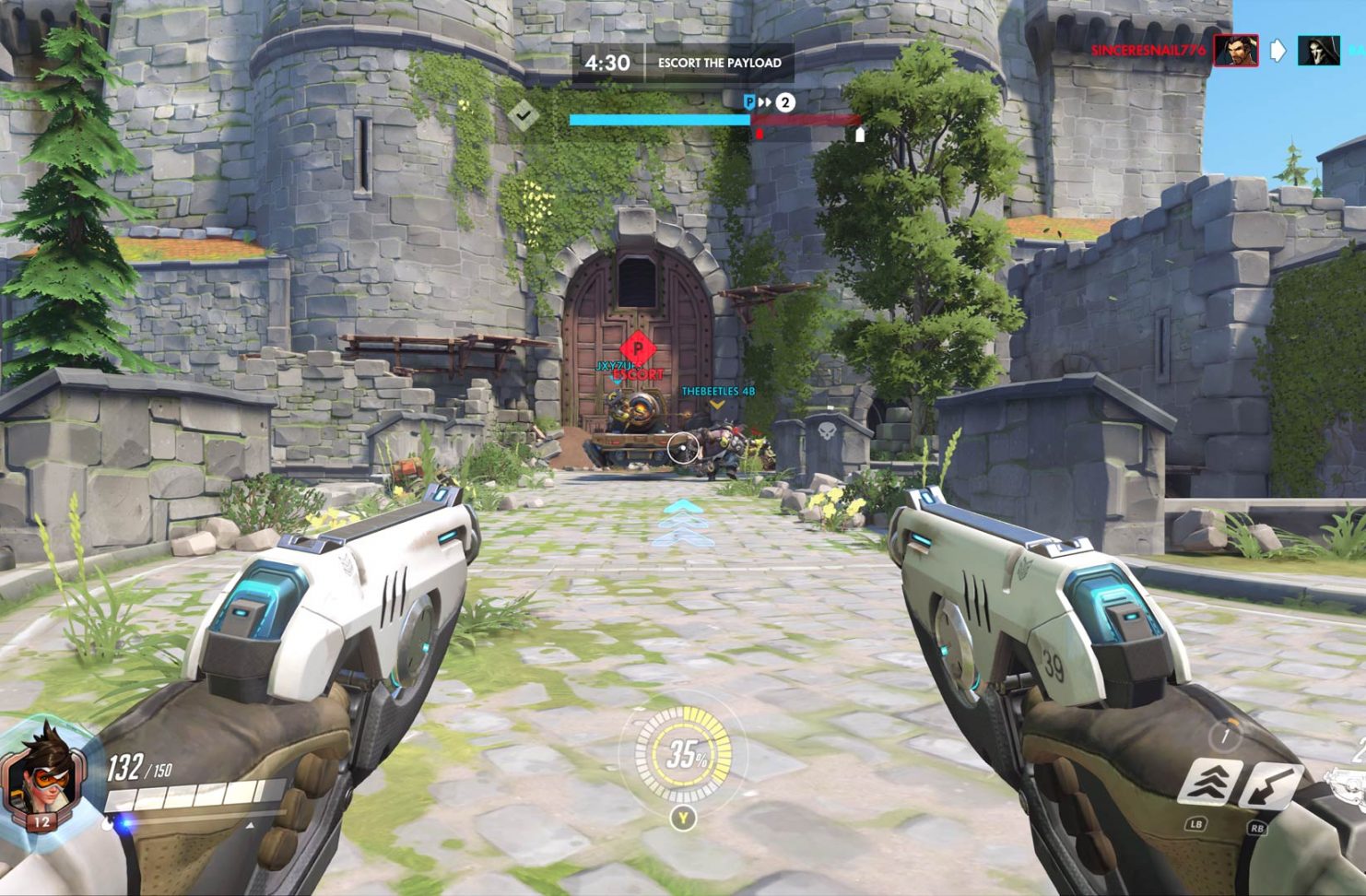Select the 35% ultimate charge meter

tap(683, 755)
